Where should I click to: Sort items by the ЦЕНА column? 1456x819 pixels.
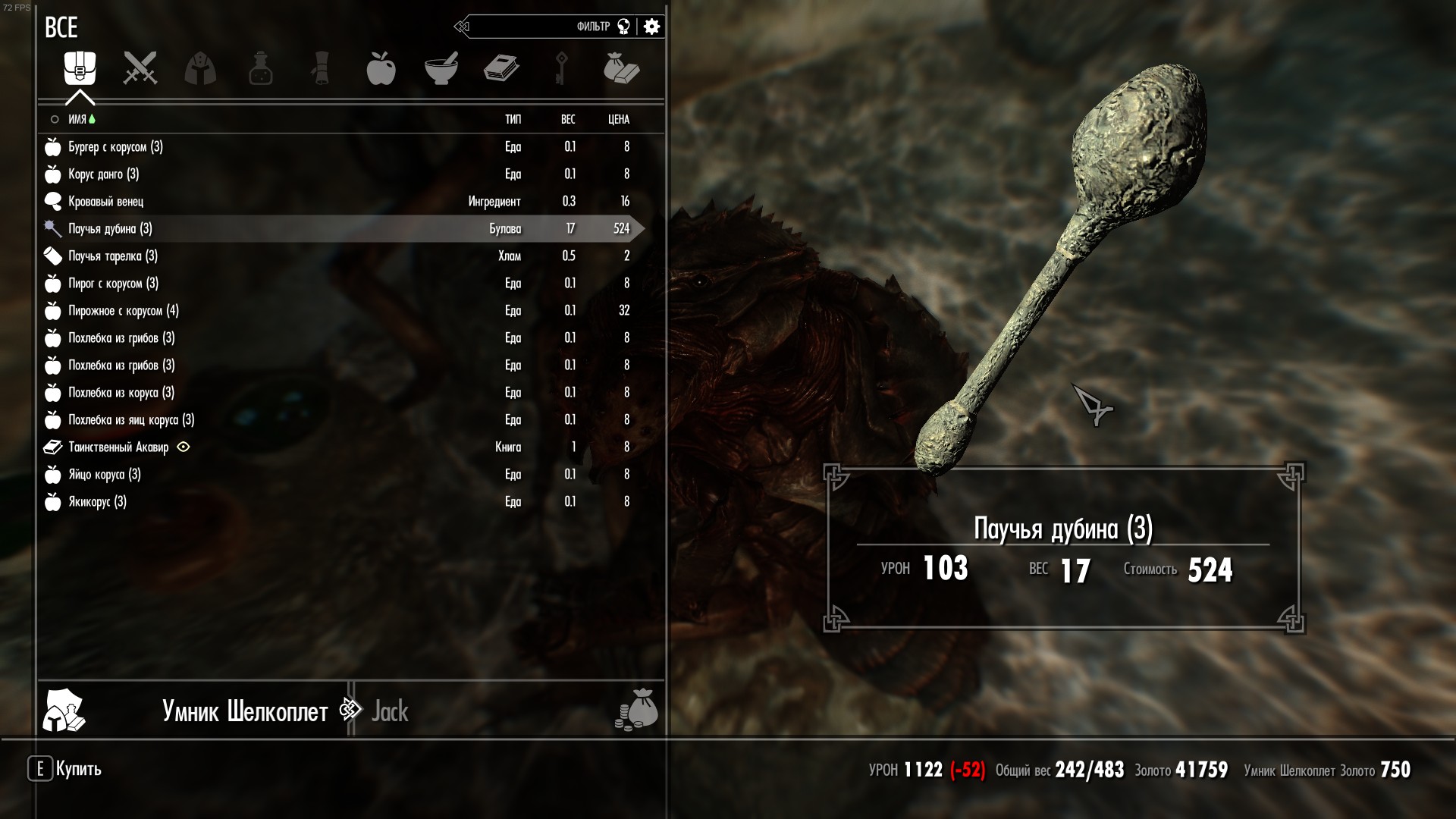[x=619, y=119]
